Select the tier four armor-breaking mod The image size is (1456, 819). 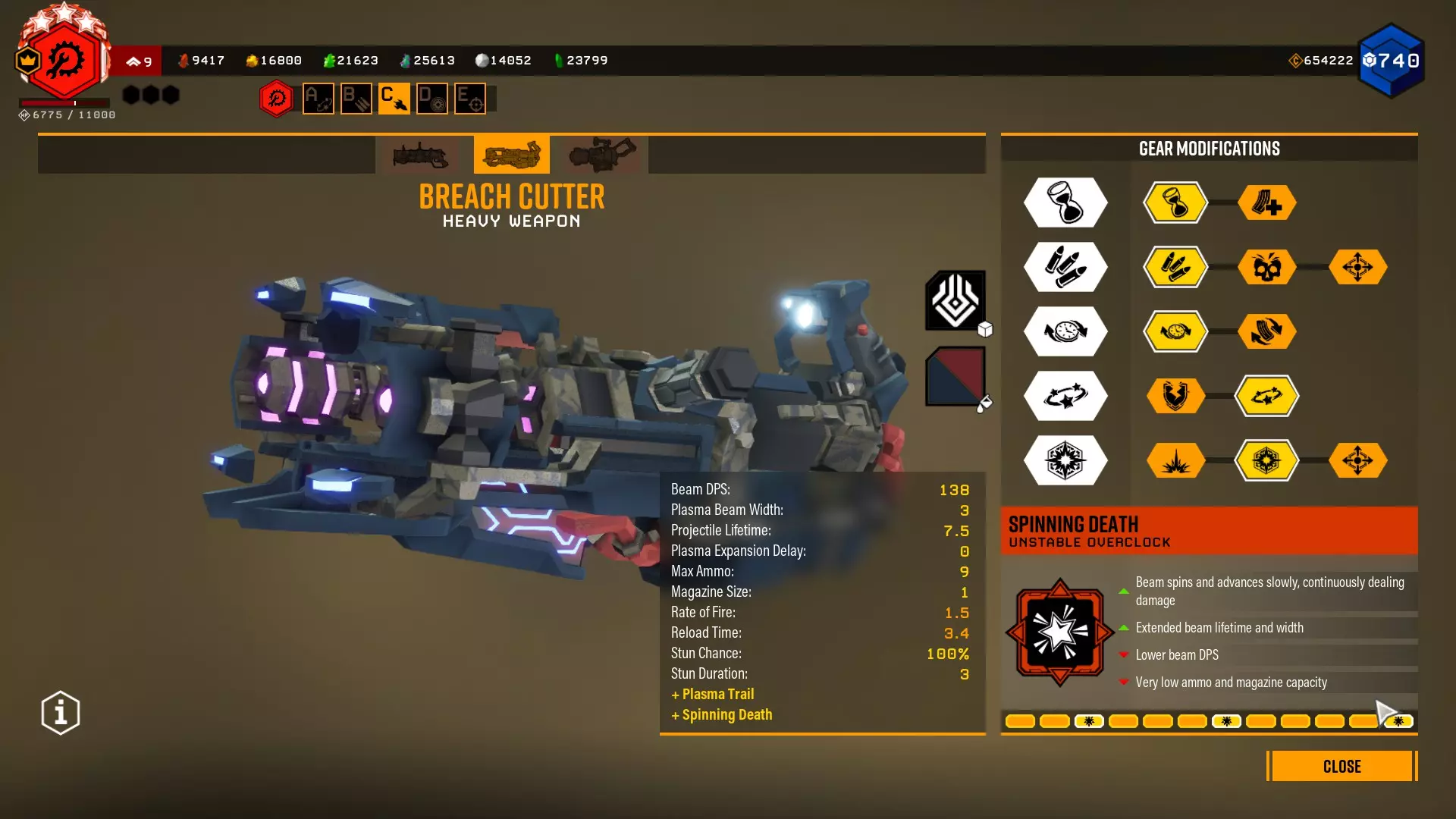coord(1175,396)
